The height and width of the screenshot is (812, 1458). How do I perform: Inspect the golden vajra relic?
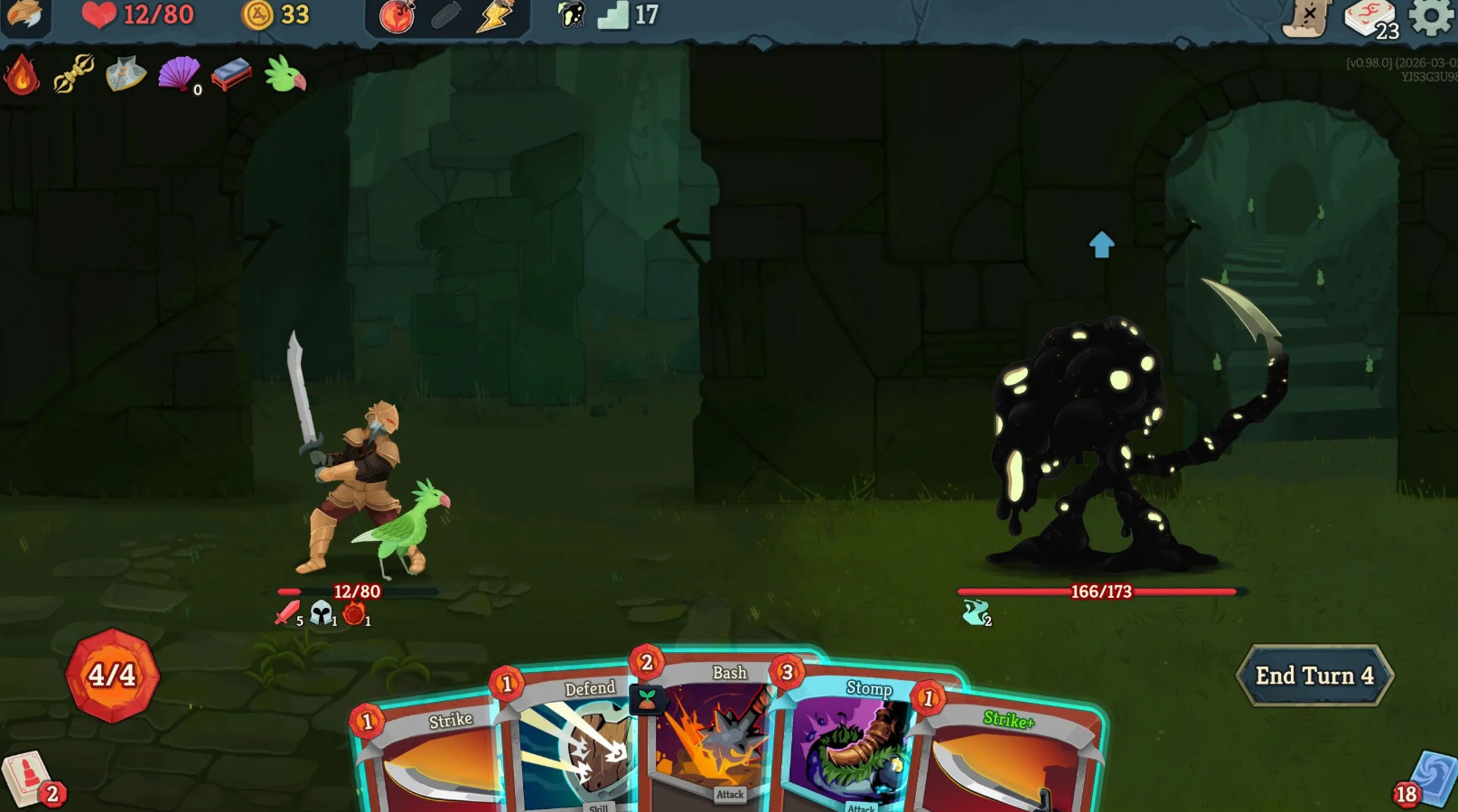click(x=74, y=74)
